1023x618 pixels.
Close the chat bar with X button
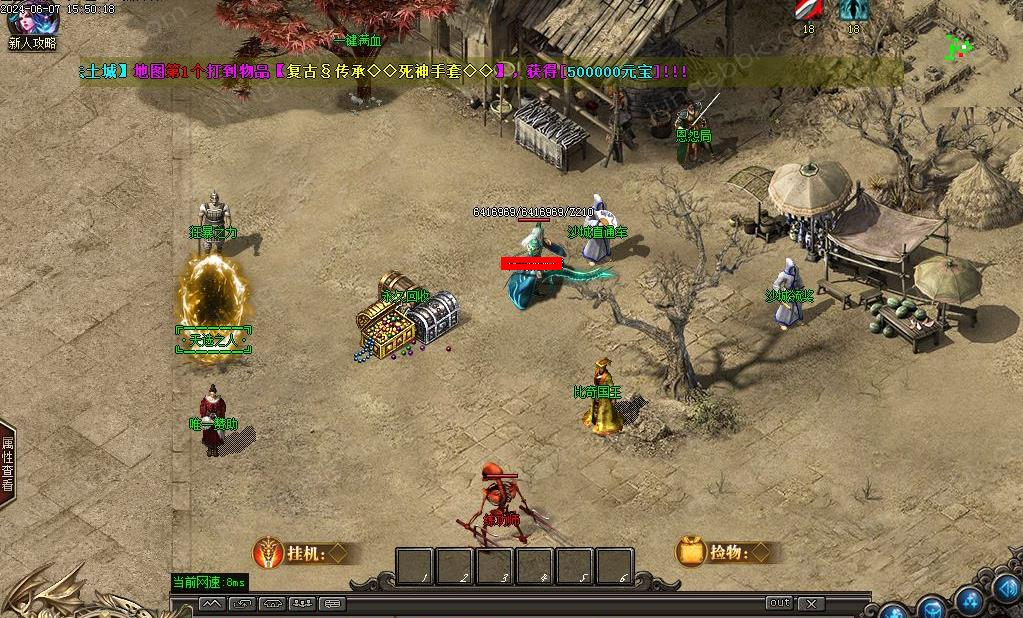(811, 603)
